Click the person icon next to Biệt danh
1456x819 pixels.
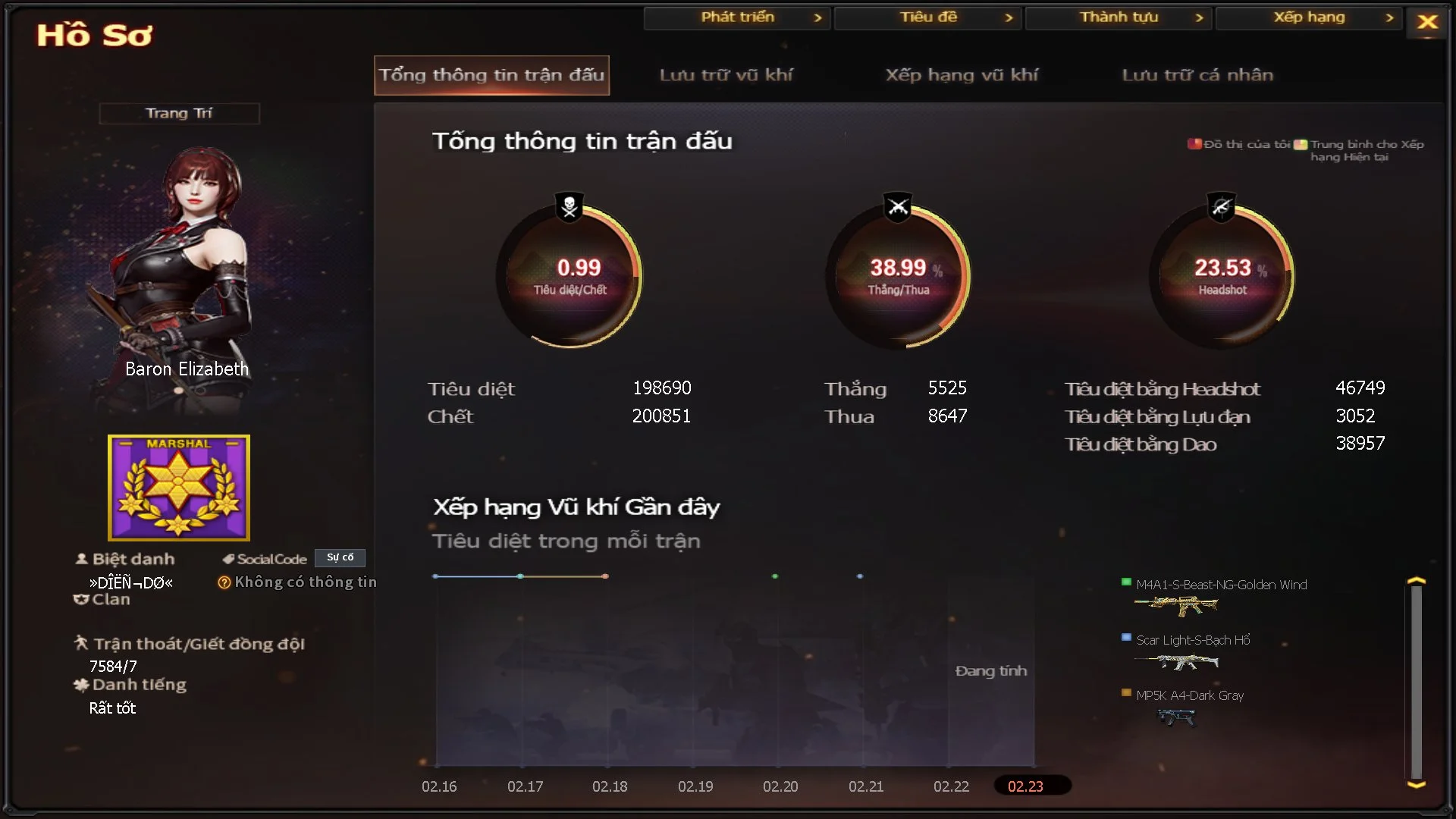(82, 558)
